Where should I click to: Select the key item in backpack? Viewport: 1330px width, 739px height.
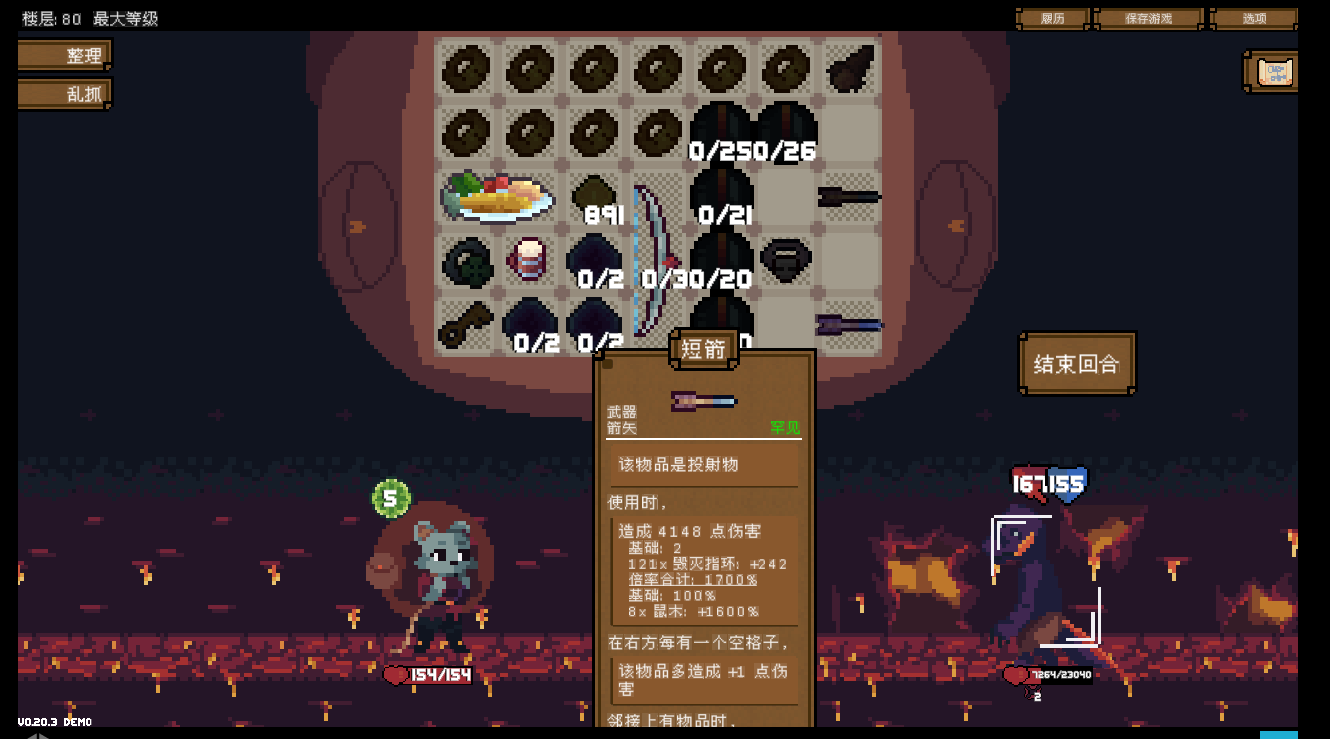coord(465,324)
